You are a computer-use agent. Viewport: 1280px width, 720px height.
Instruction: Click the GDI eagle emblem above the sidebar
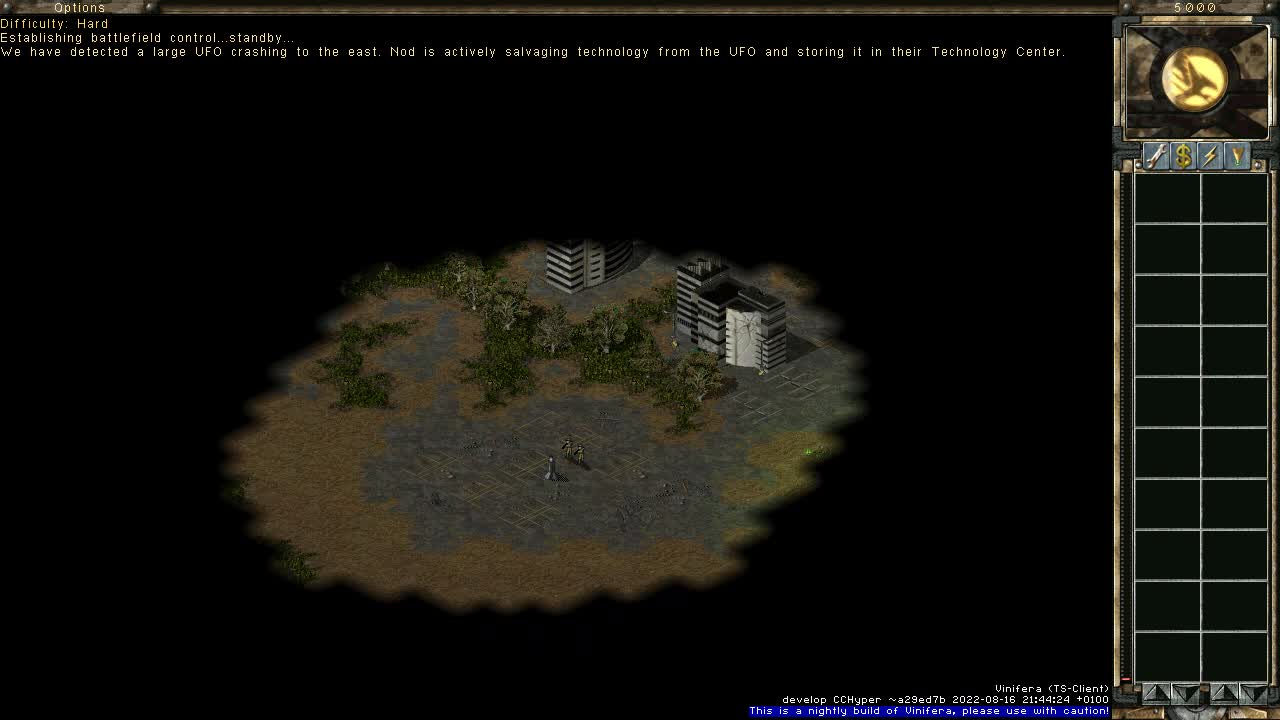click(1196, 80)
